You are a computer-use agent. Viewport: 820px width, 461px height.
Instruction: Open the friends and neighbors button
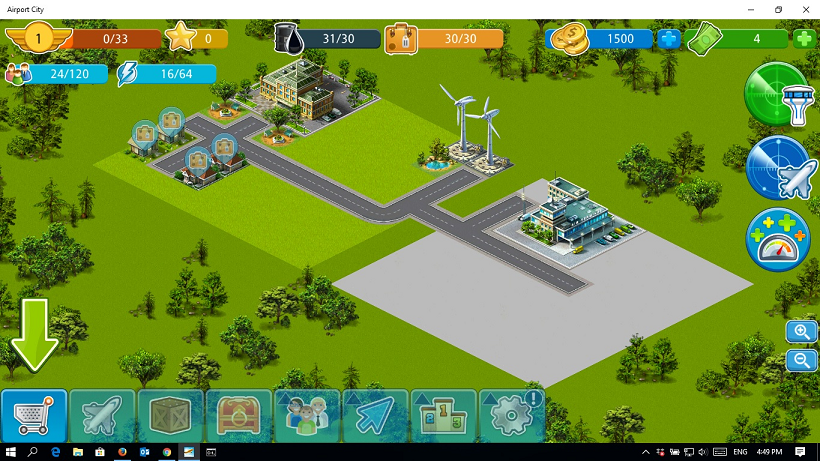tap(306, 414)
